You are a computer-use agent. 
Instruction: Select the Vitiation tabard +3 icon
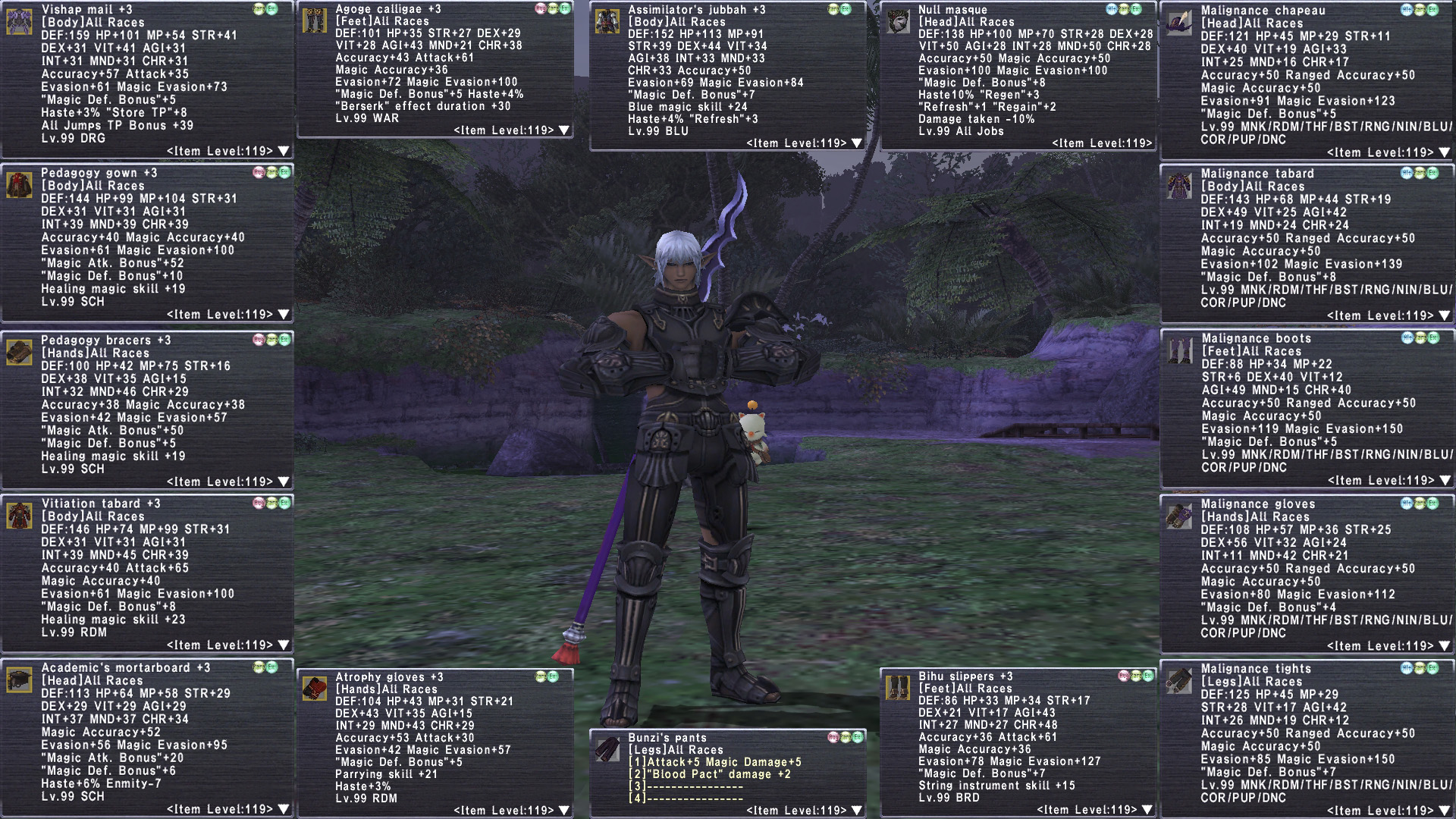click(x=19, y=516)
